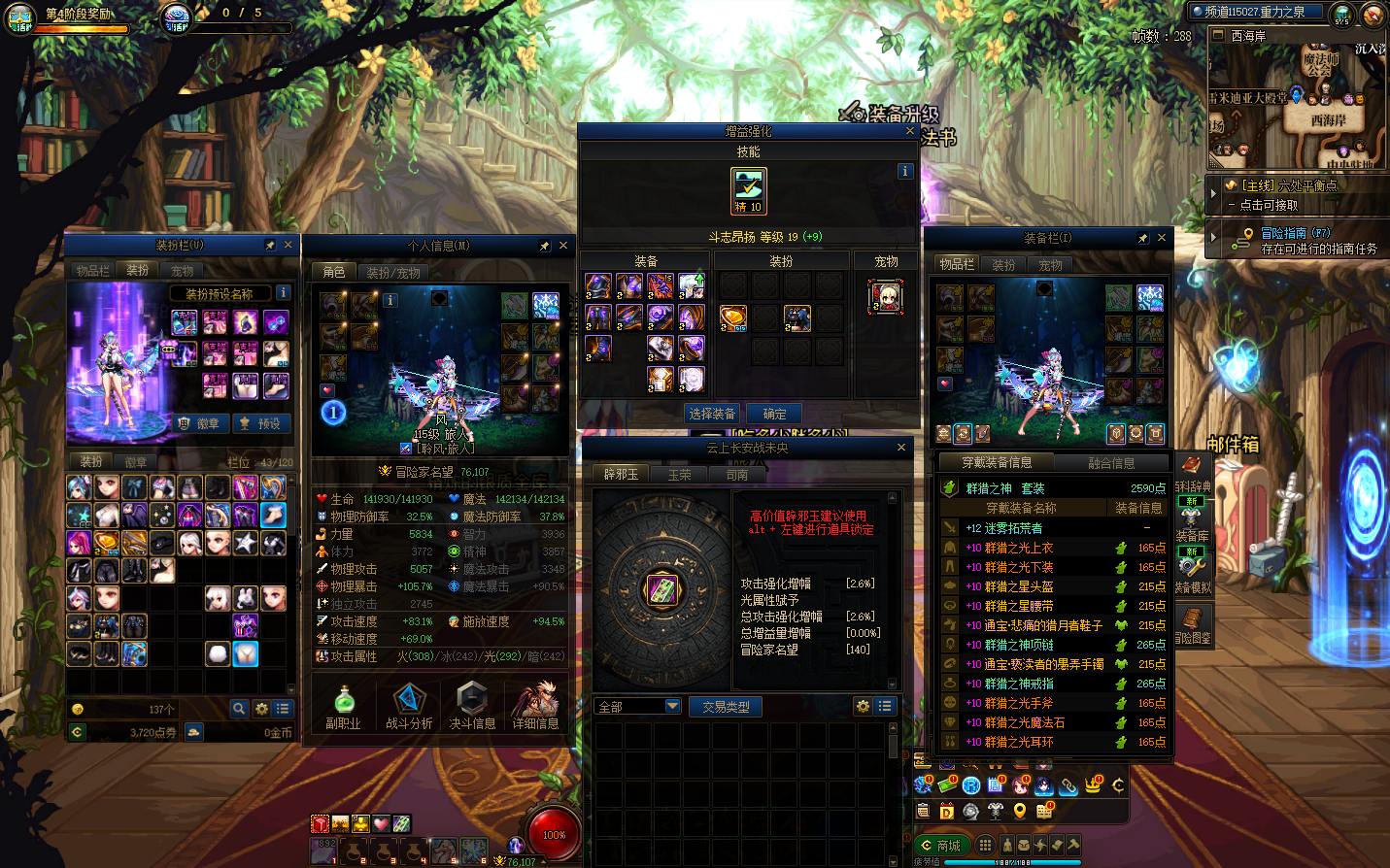This screenshot has width=1390, height=868.
Task: Switch to the 王荣 tab
Action: coord(679,475)
